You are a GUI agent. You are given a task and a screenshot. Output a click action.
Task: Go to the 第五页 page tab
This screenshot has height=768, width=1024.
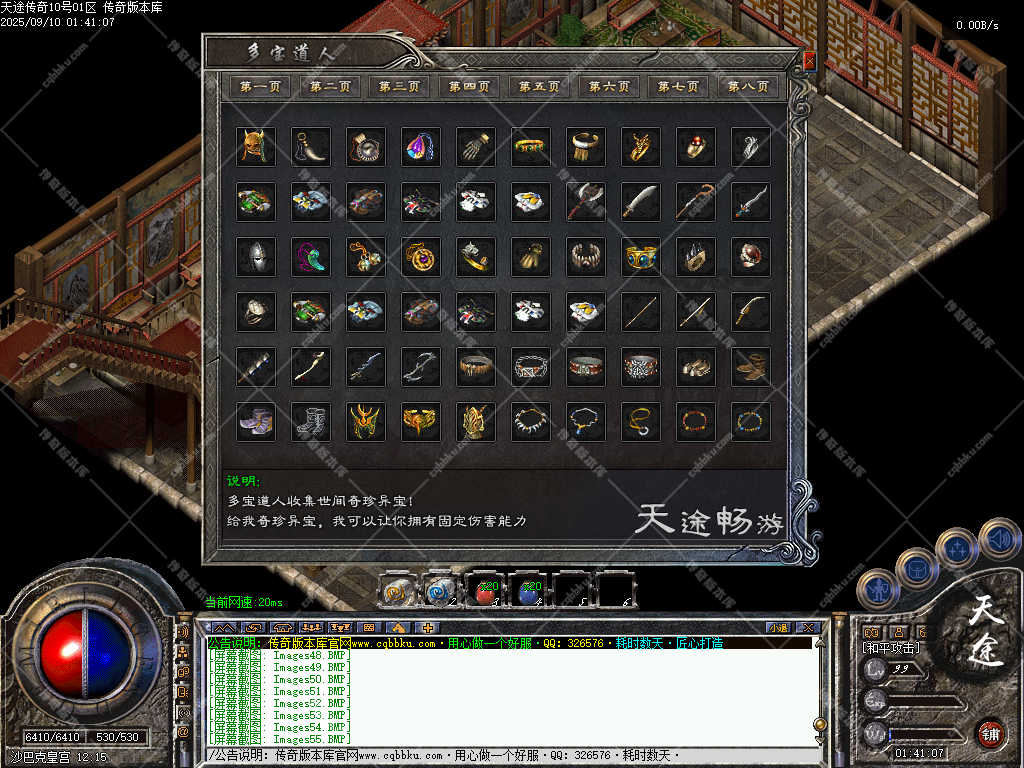(x=539, y=87)
